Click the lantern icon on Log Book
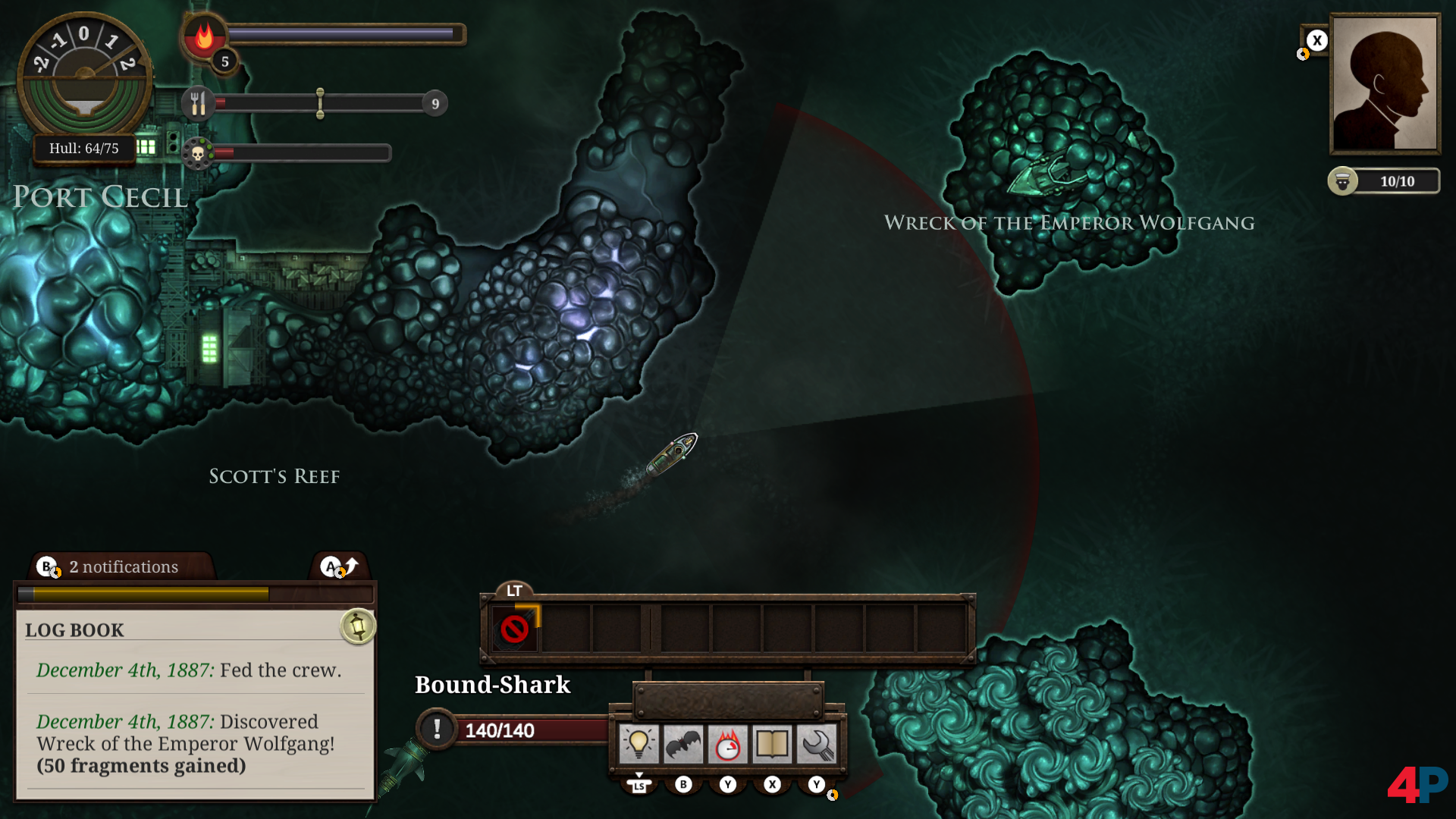Viewport: 1456px width, 819px height. pyautogui.click(x=358, y=626)
